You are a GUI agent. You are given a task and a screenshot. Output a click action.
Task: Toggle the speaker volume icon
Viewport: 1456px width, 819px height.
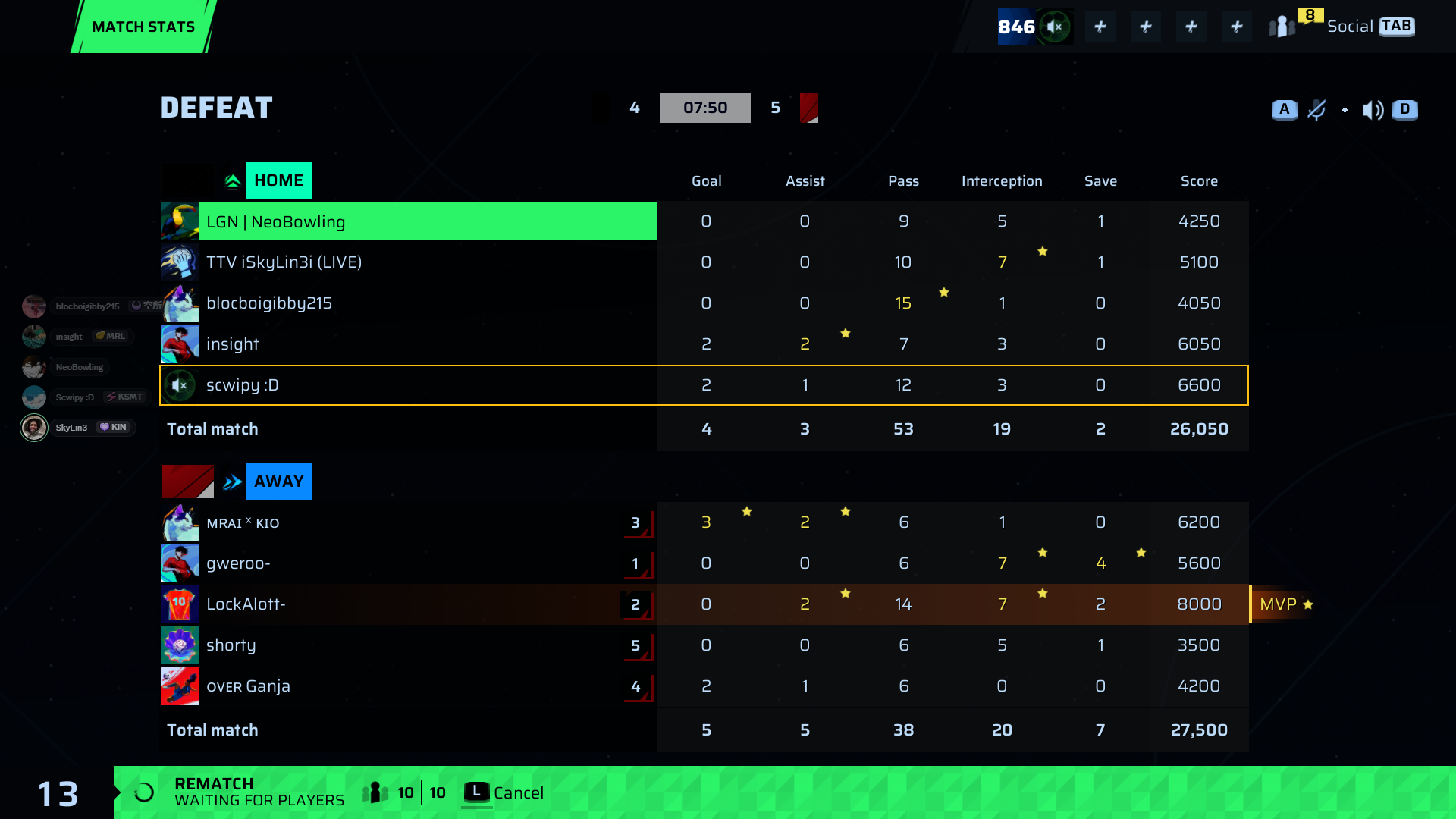tap(1373, 110)
